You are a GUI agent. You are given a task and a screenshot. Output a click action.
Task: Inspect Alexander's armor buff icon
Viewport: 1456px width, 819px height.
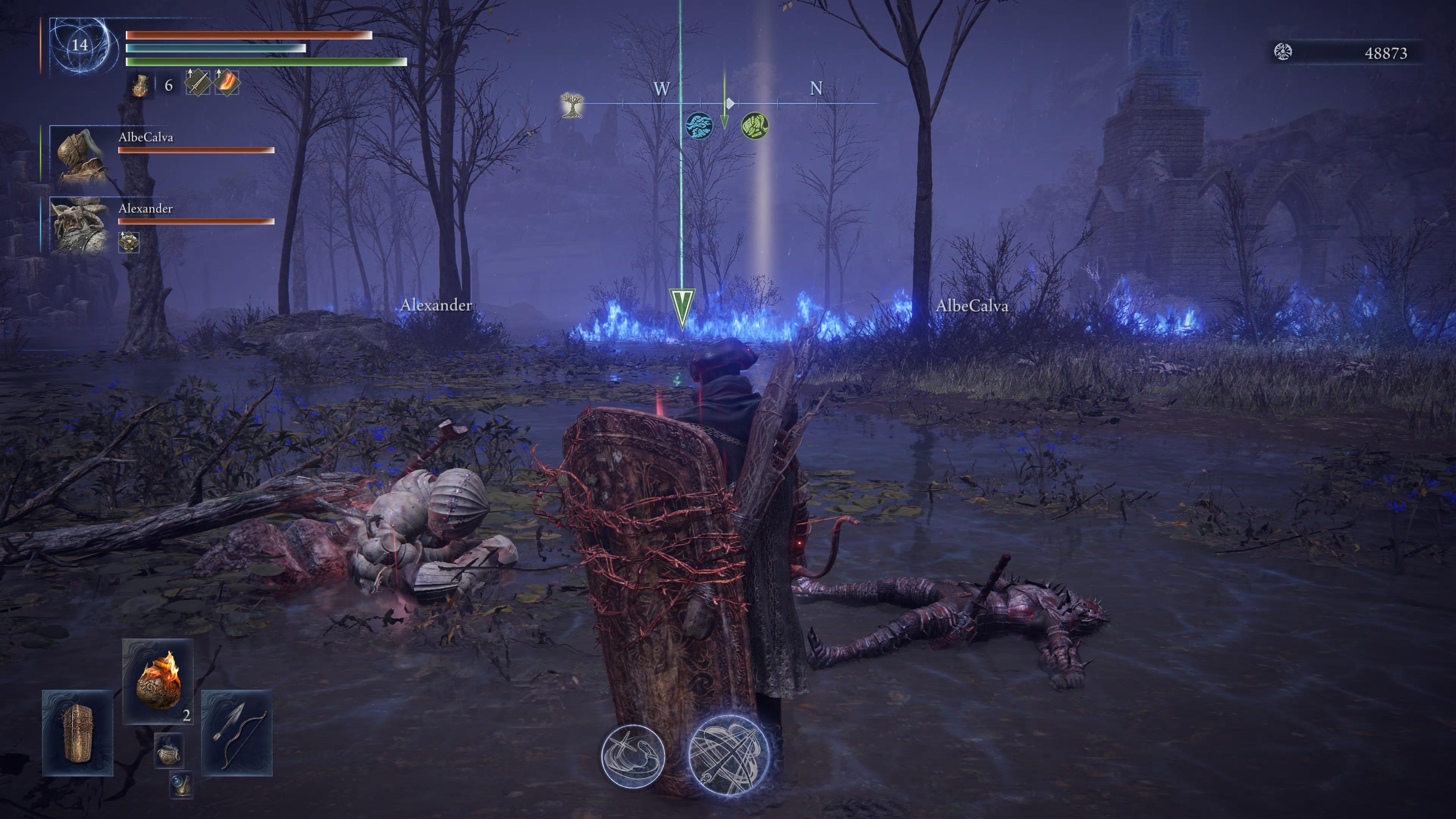[129, 242]
